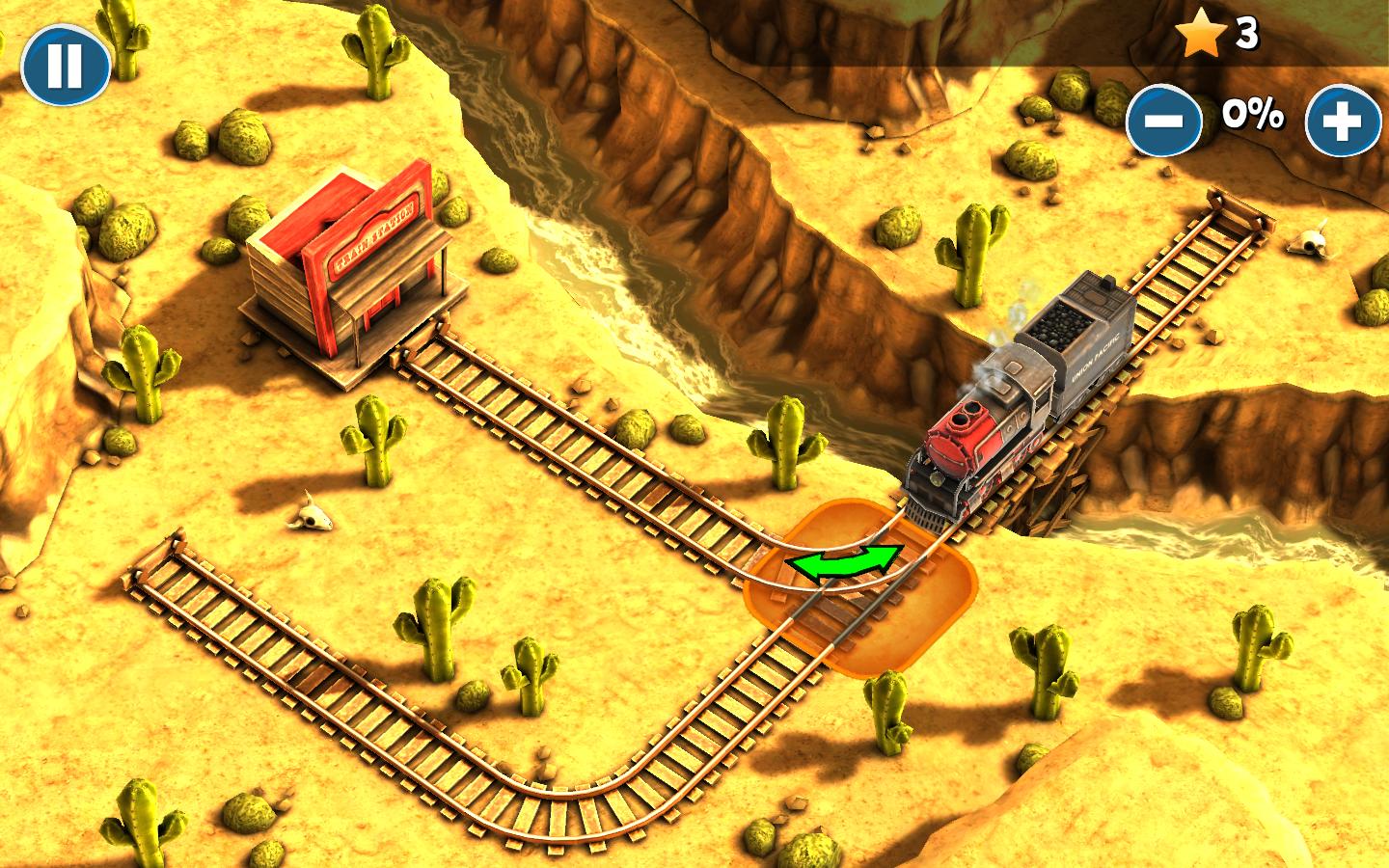The image size is (1389, 868).
Task: Toggle the track switch green arrow
Action: 843,563
